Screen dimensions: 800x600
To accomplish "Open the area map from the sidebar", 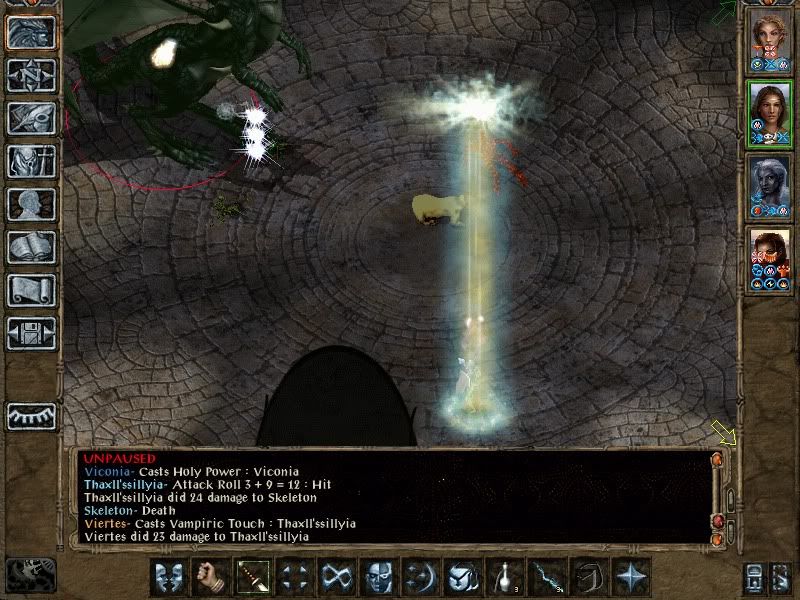I will (31, 75).
